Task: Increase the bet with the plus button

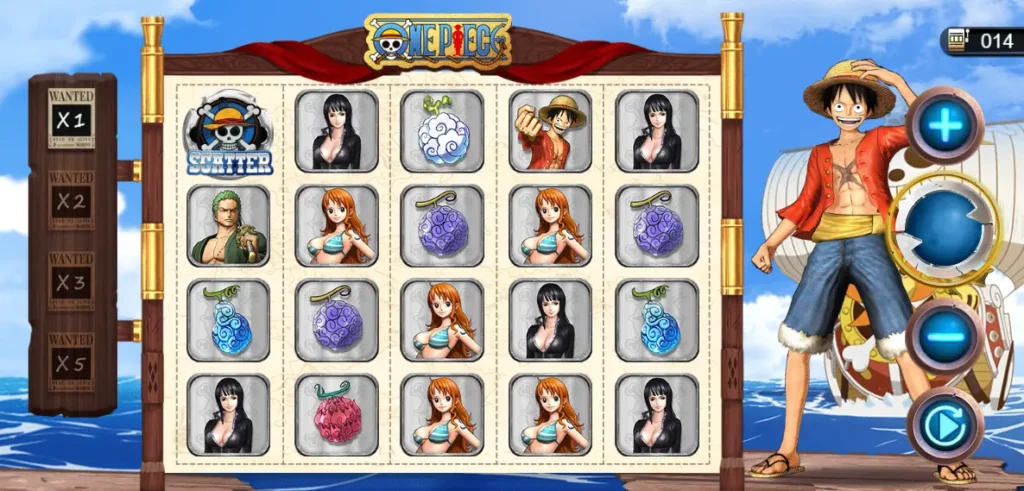Action: pos(946,125)
